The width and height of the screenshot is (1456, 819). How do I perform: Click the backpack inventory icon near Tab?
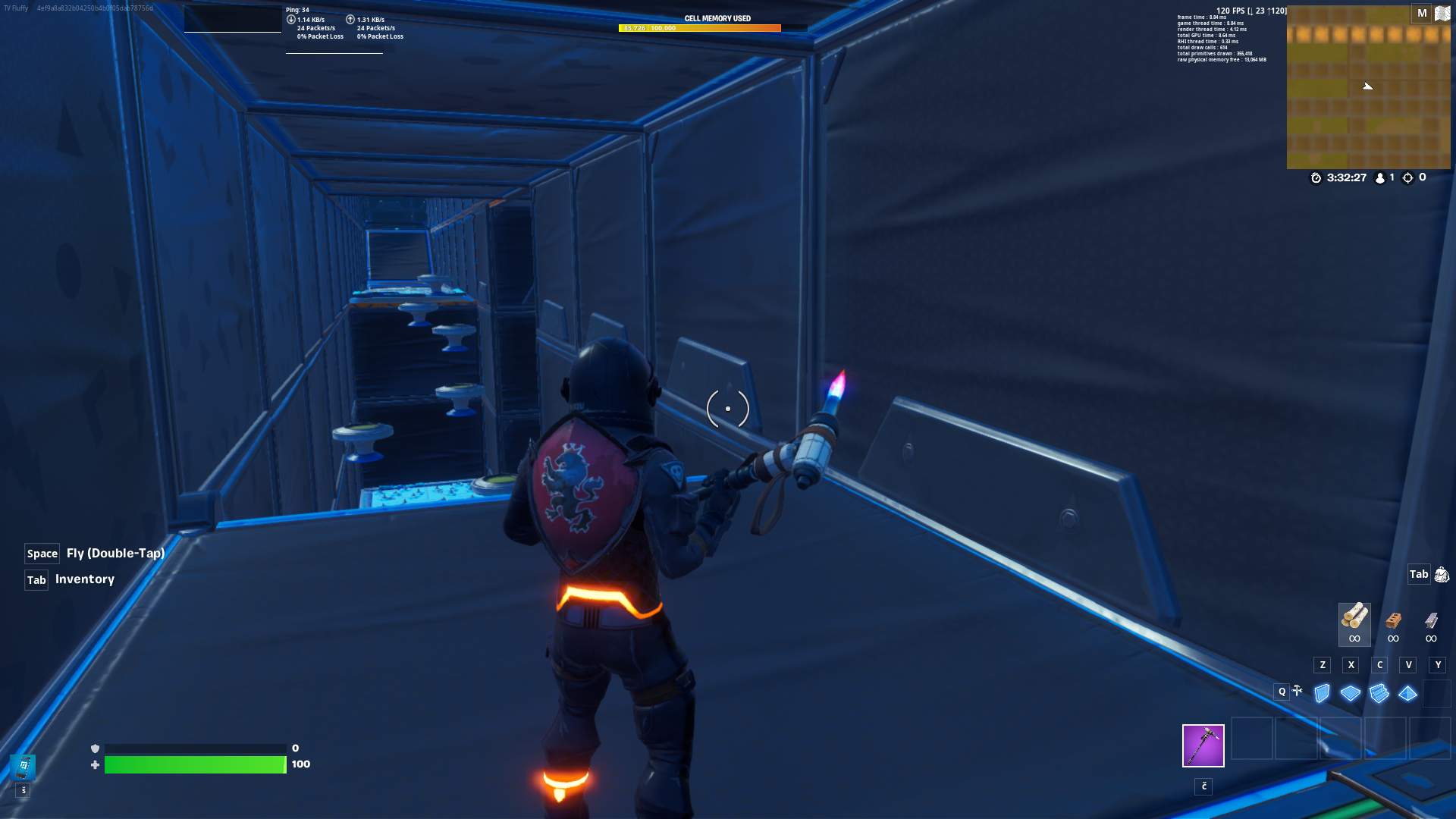coord(1443,574)
